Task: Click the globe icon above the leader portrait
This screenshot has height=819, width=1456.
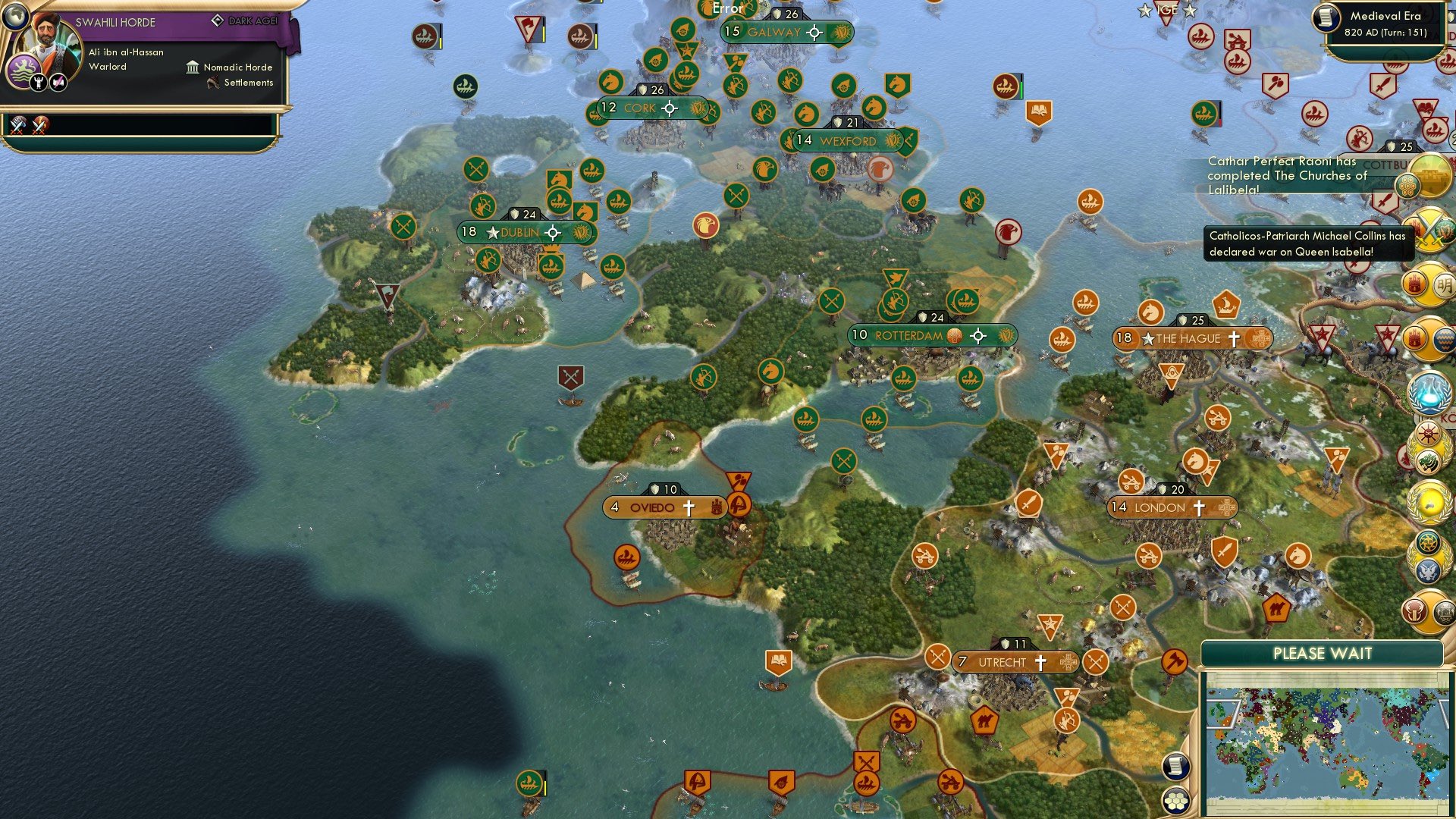Action: [x=14, y=16]
